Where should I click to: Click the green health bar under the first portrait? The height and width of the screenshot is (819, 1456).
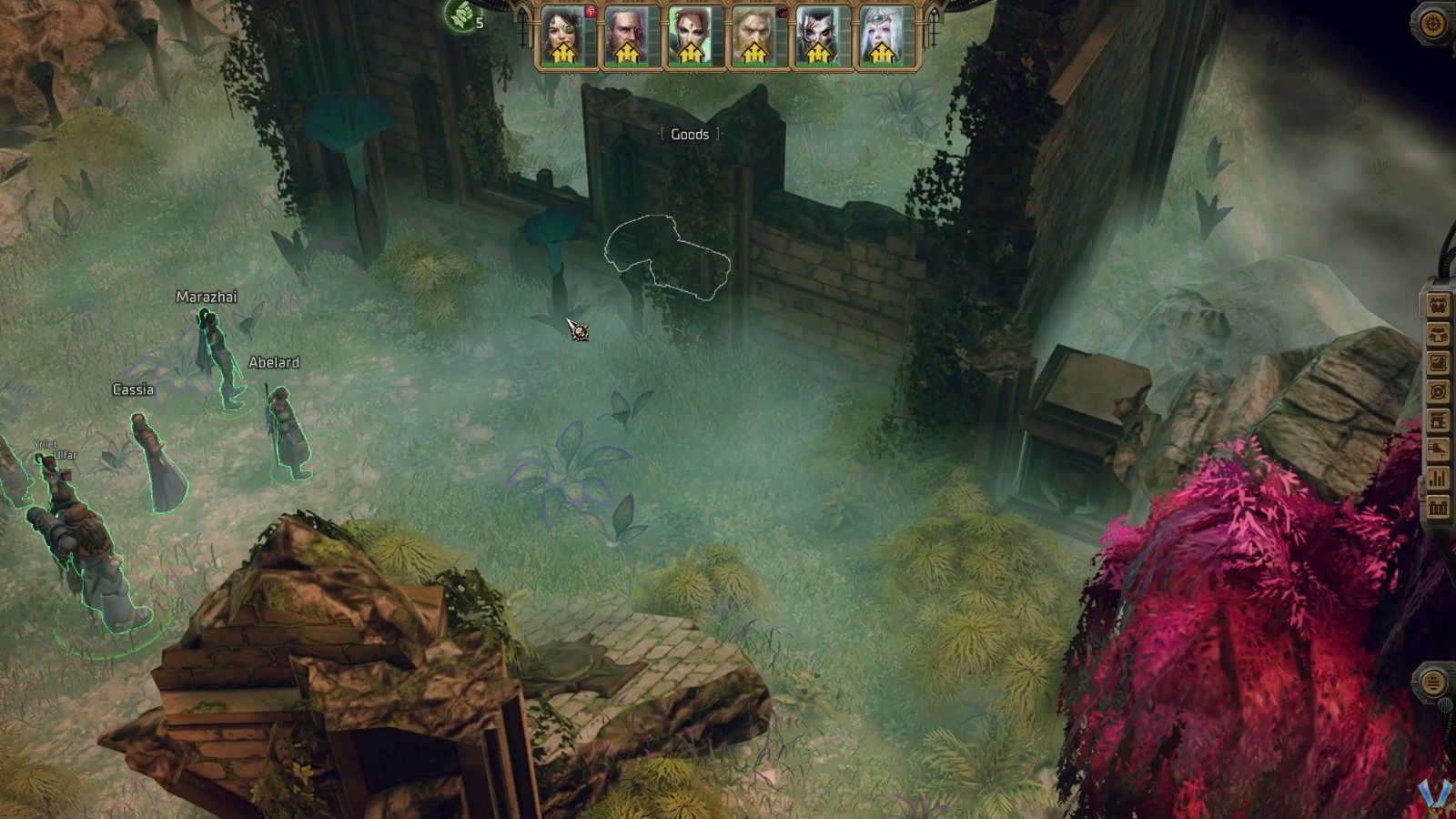point(564,64)
